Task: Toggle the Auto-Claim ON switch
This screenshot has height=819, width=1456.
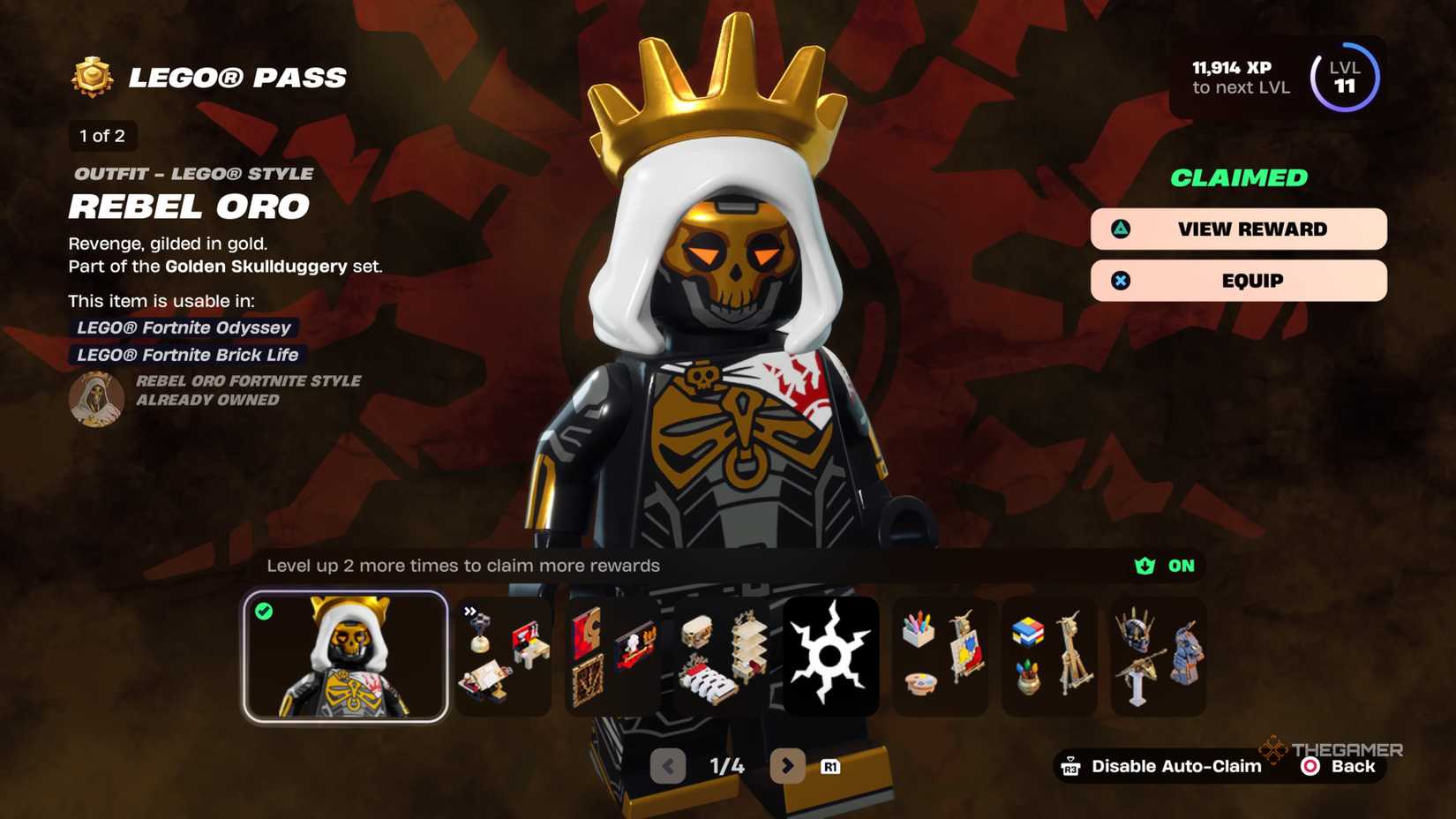Action: point(1165,566)
